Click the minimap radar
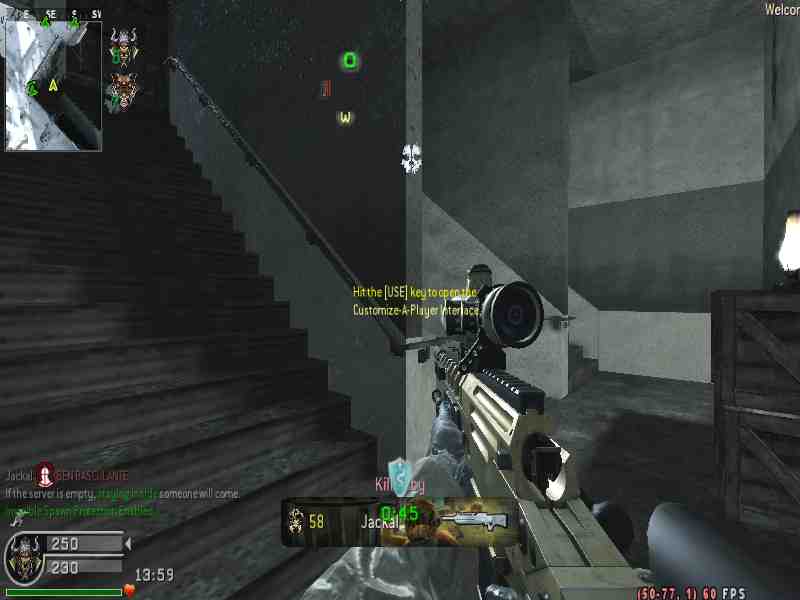This screenshot has height=600, width=800. point(53,85)
